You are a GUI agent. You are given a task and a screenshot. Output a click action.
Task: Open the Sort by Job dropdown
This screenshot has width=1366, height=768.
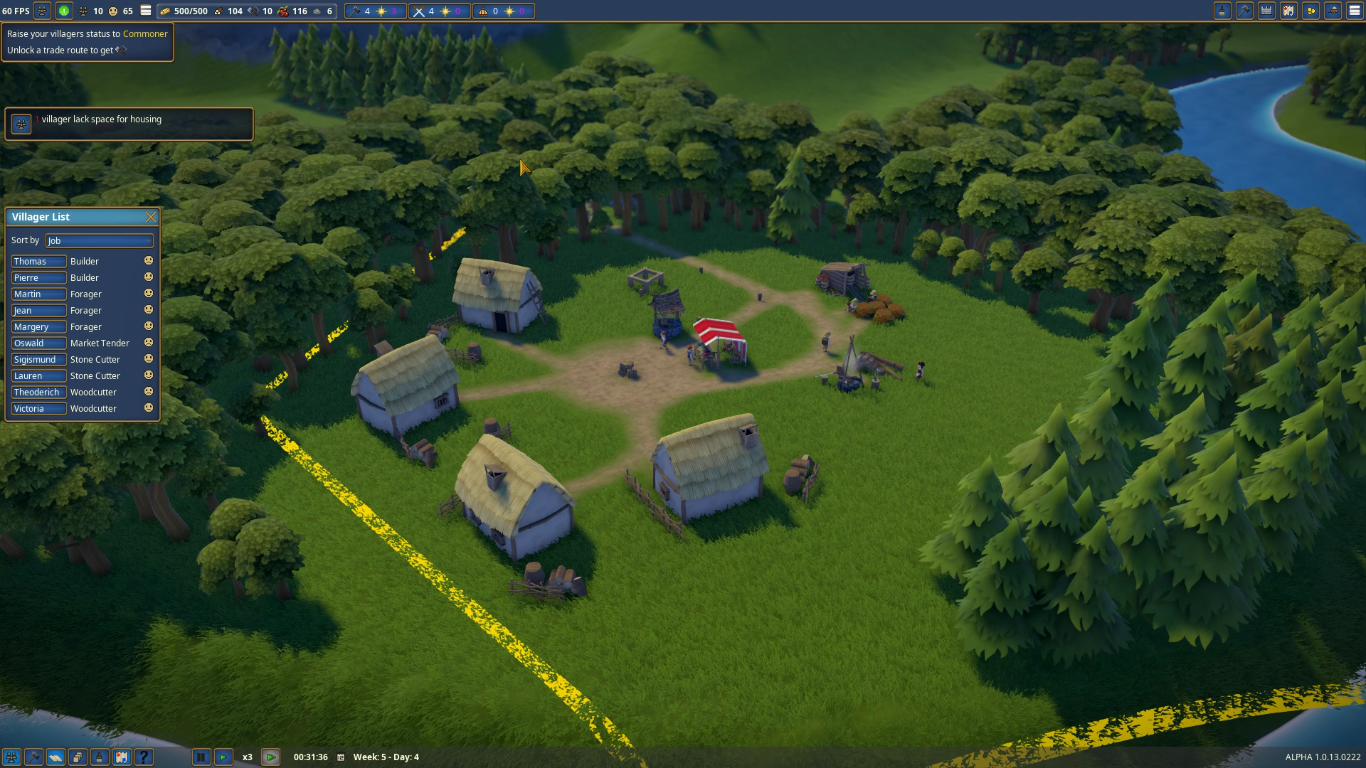coord(99,241)
